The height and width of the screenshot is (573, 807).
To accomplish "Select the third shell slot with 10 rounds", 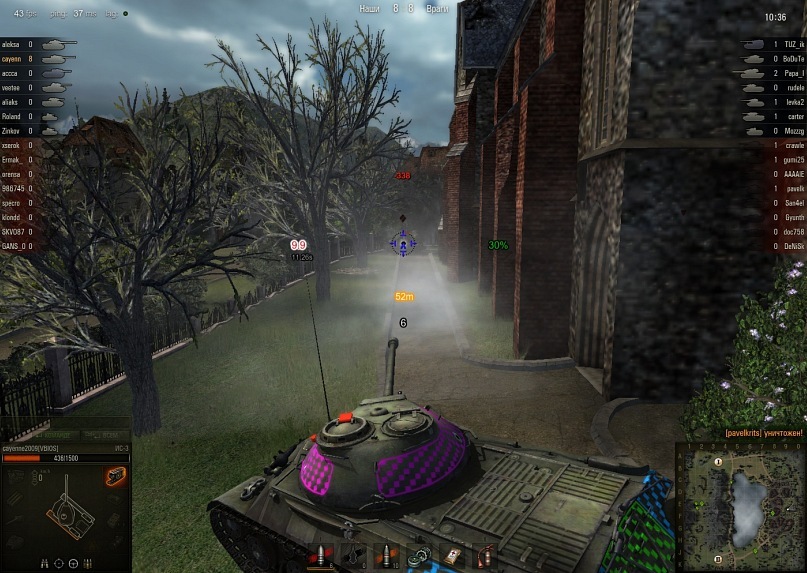I will click(386, 555).
